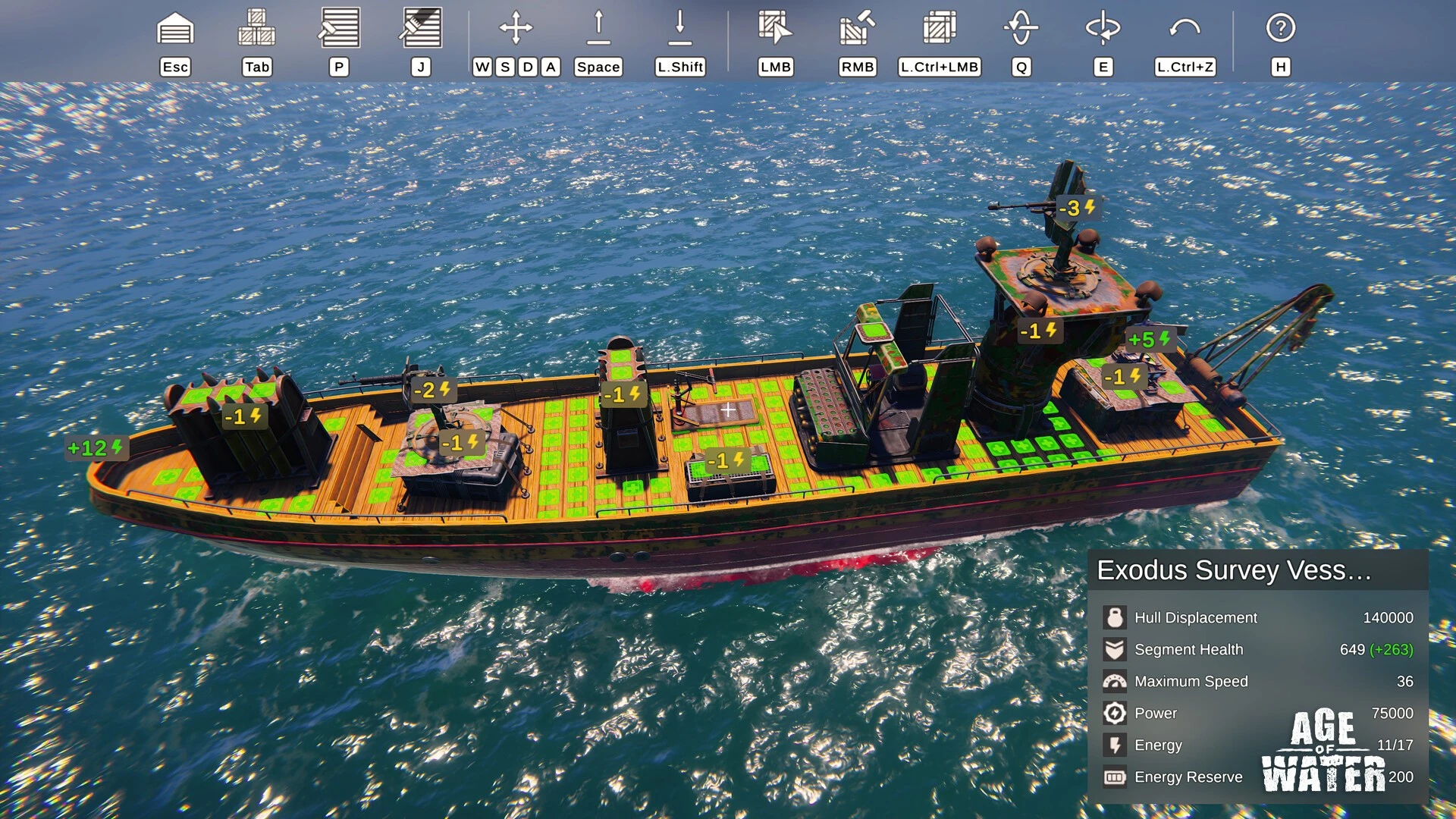
Task: Choose the hammer dismantle crate icon
Action: tap(857, 29)
